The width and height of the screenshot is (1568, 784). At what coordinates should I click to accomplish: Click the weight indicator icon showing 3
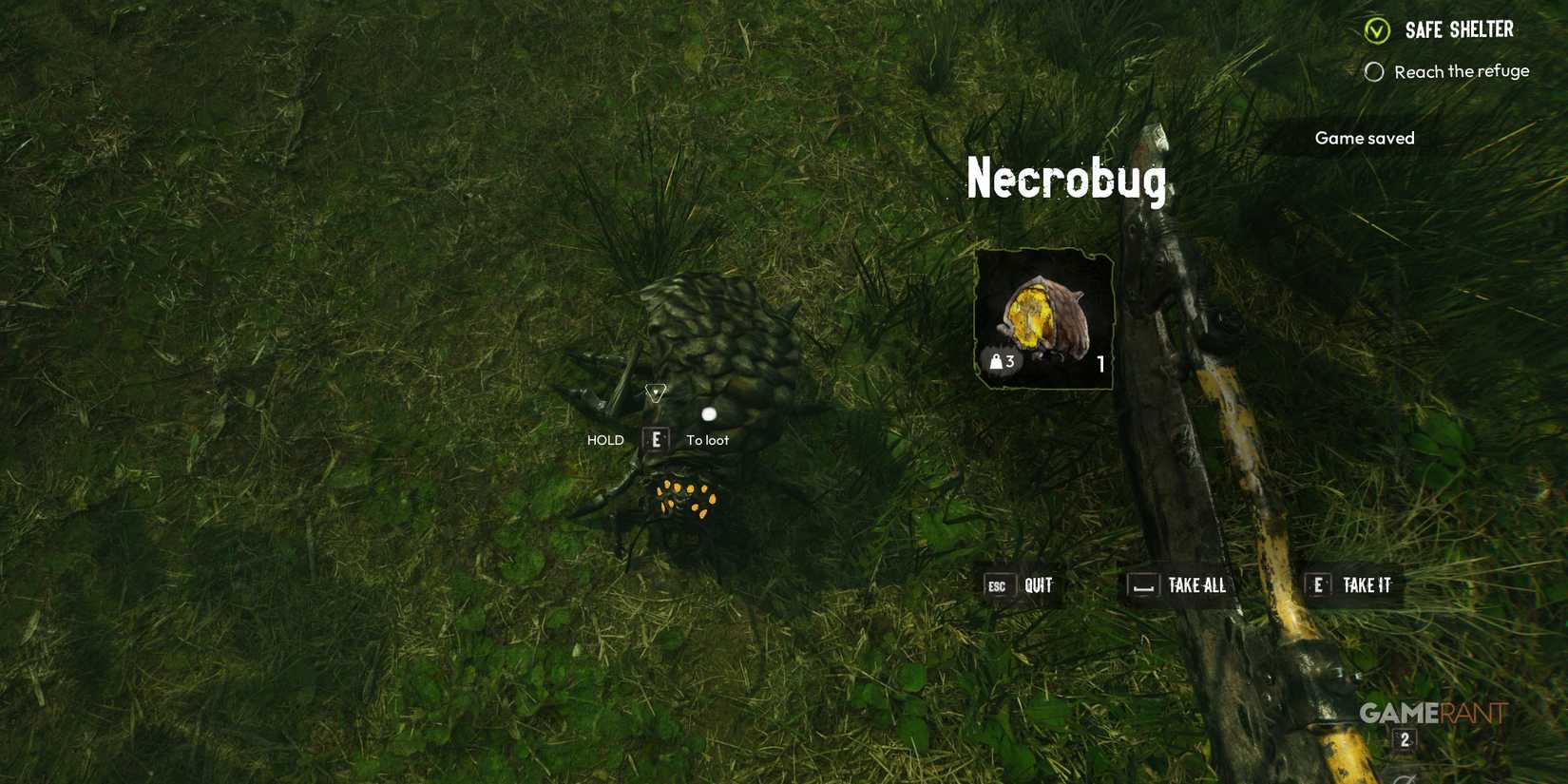[x=1000, y=360]
